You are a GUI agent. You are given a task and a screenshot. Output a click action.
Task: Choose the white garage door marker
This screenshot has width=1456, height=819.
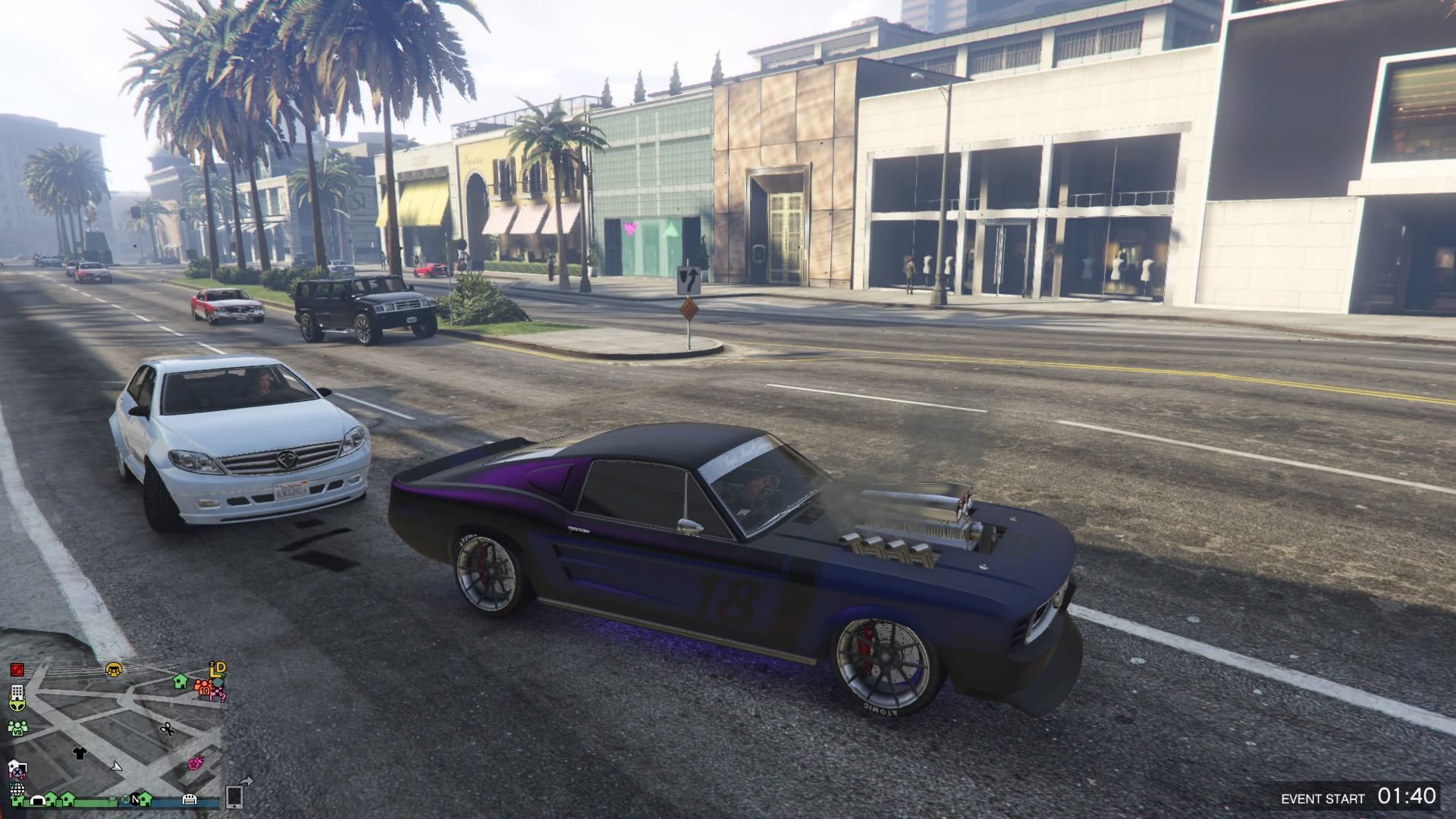coord(190,799)
